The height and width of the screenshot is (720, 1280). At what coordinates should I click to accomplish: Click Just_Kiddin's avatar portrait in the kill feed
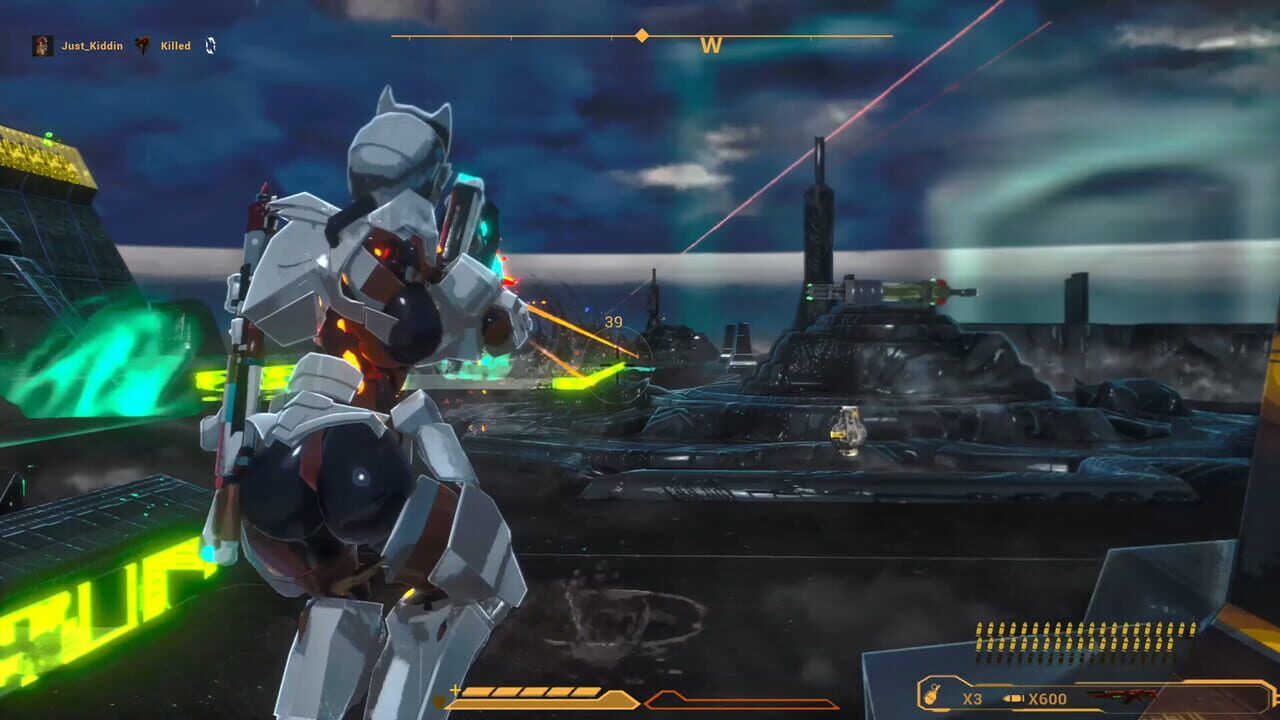click(43, 45)
